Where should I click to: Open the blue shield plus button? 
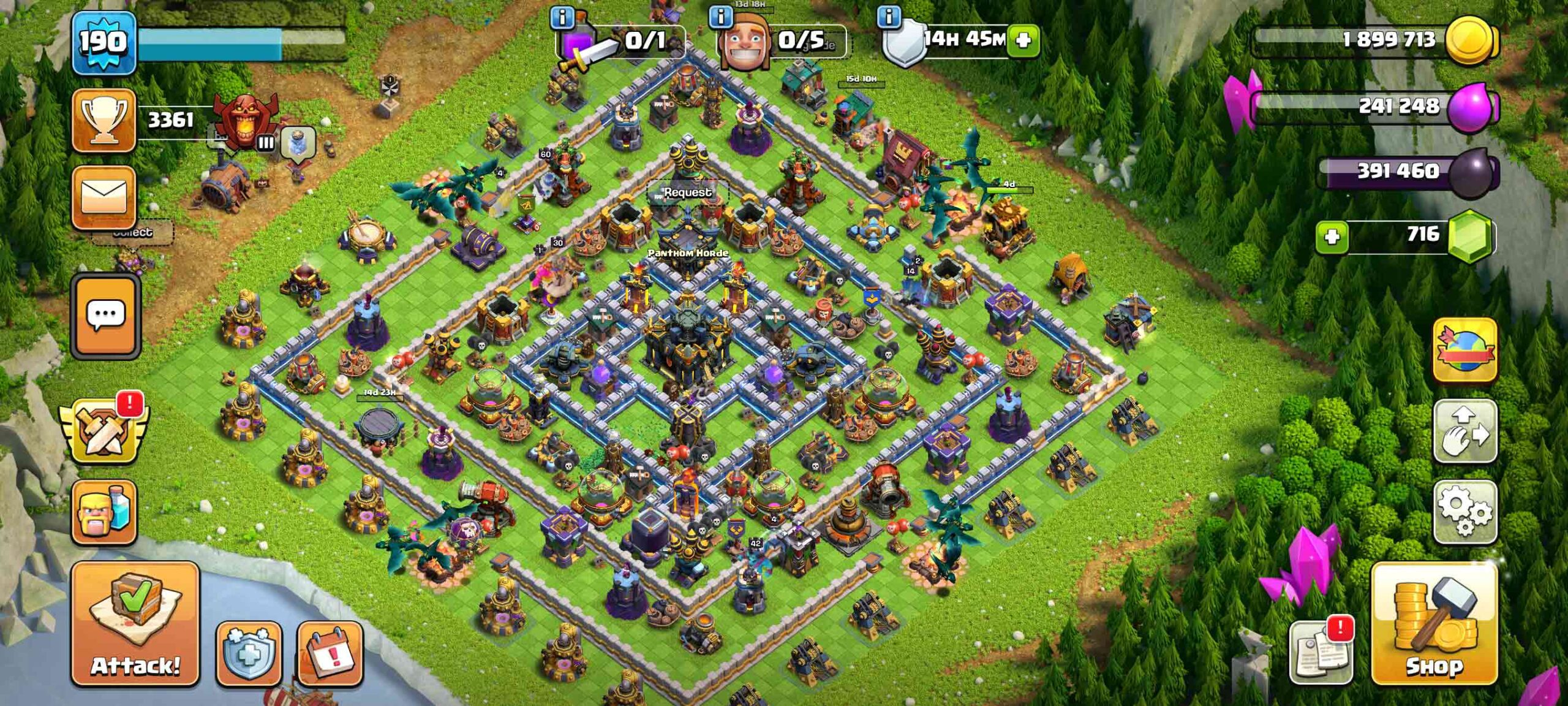(x=249, y=653)
